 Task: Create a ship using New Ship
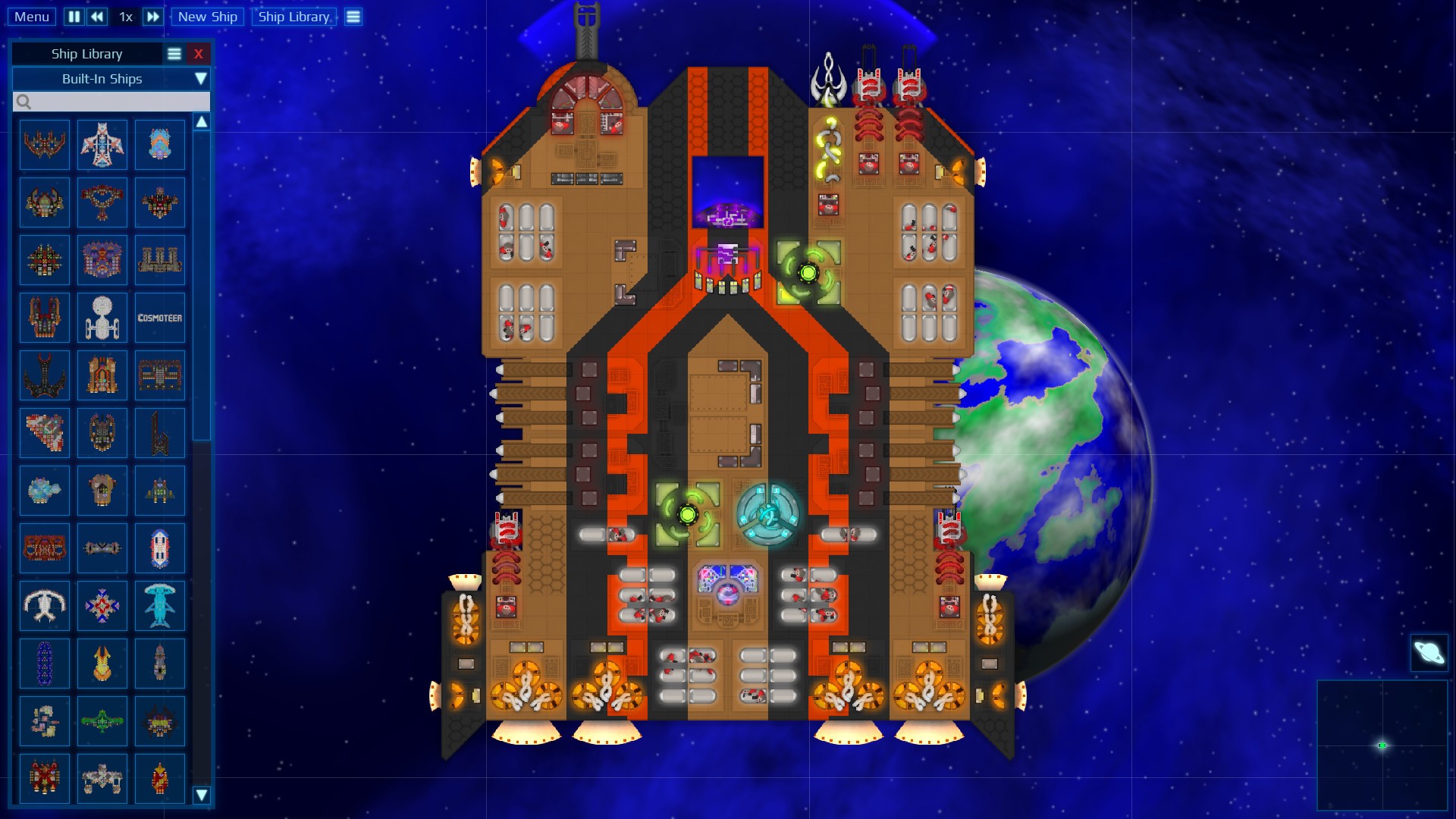tap(207, 16)
